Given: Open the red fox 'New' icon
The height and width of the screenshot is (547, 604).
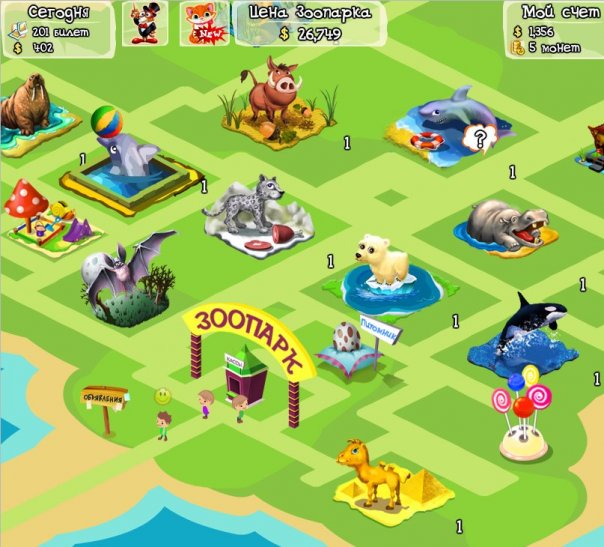Looking at the screenshot, I should point(203,23).
